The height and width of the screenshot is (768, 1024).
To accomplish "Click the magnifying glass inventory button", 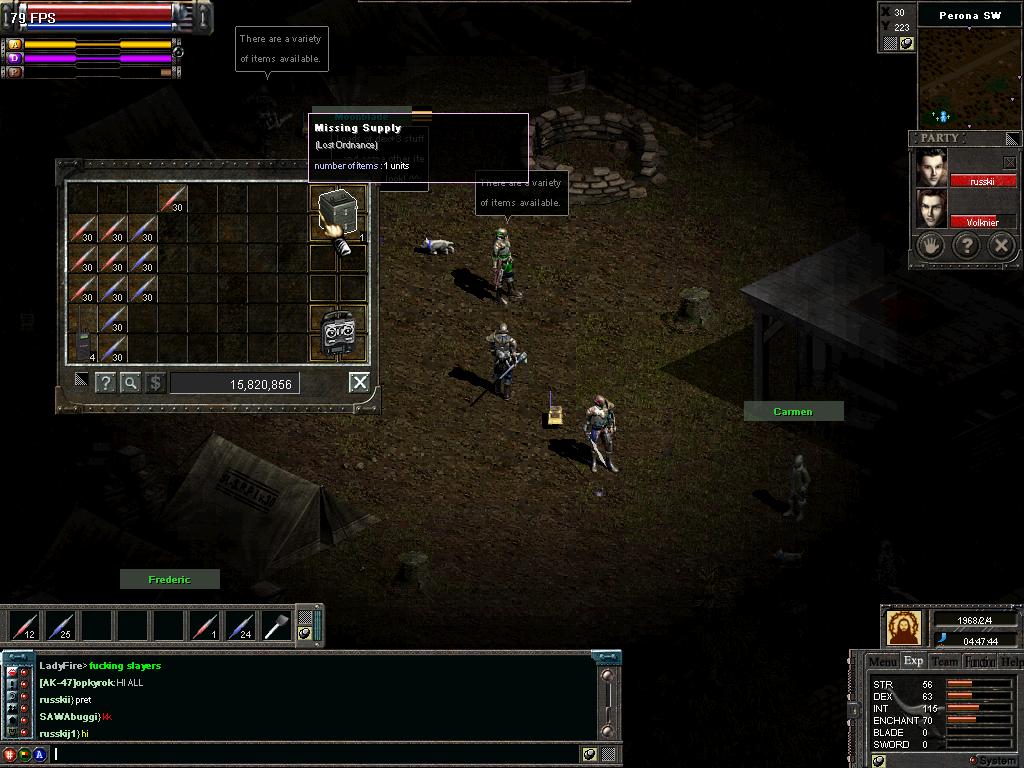I will point(130,382).
